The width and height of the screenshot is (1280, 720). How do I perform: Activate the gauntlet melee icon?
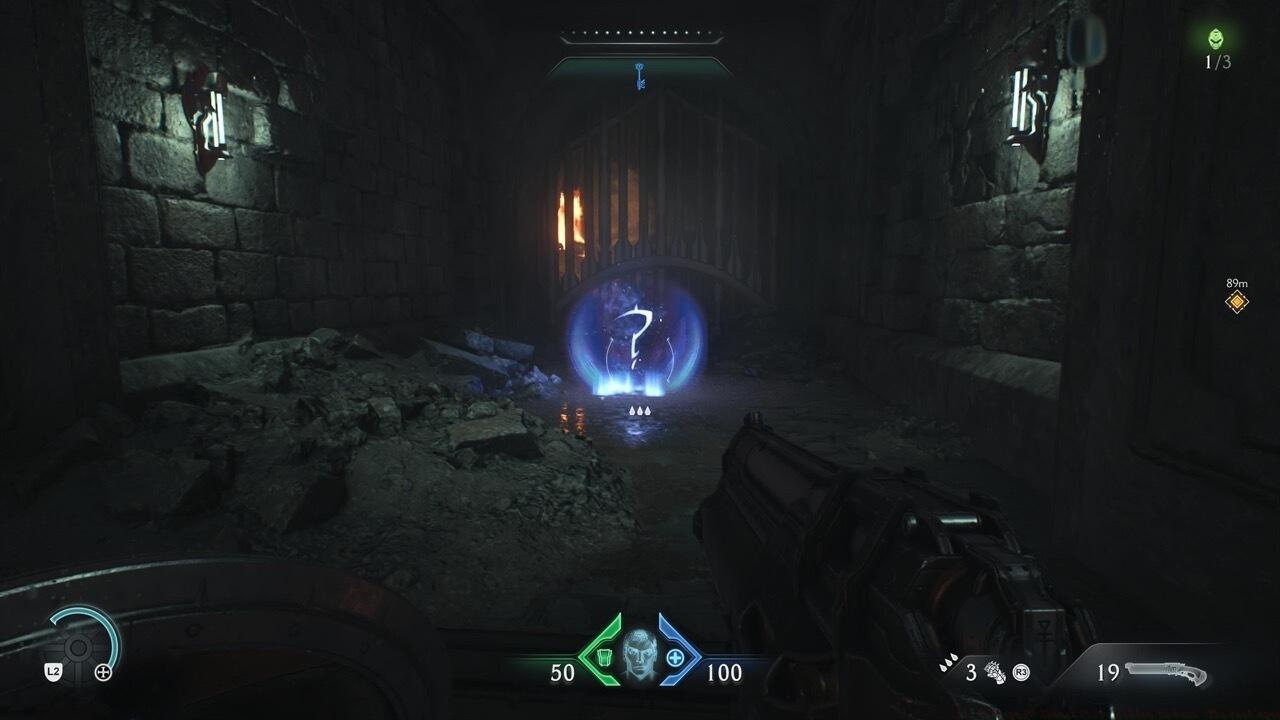click(995, 671)
